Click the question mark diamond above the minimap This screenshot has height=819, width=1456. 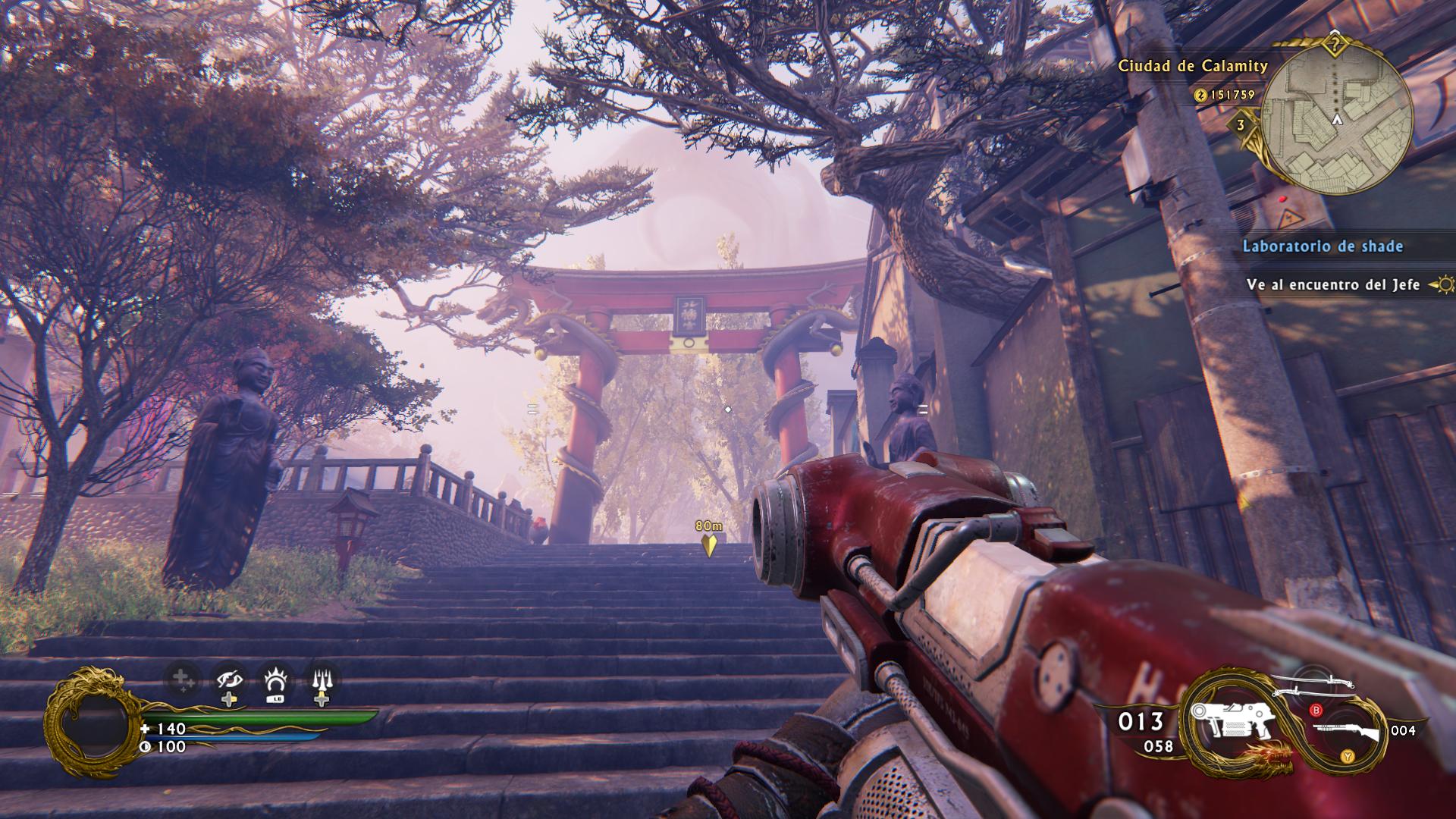(1336, 44)
